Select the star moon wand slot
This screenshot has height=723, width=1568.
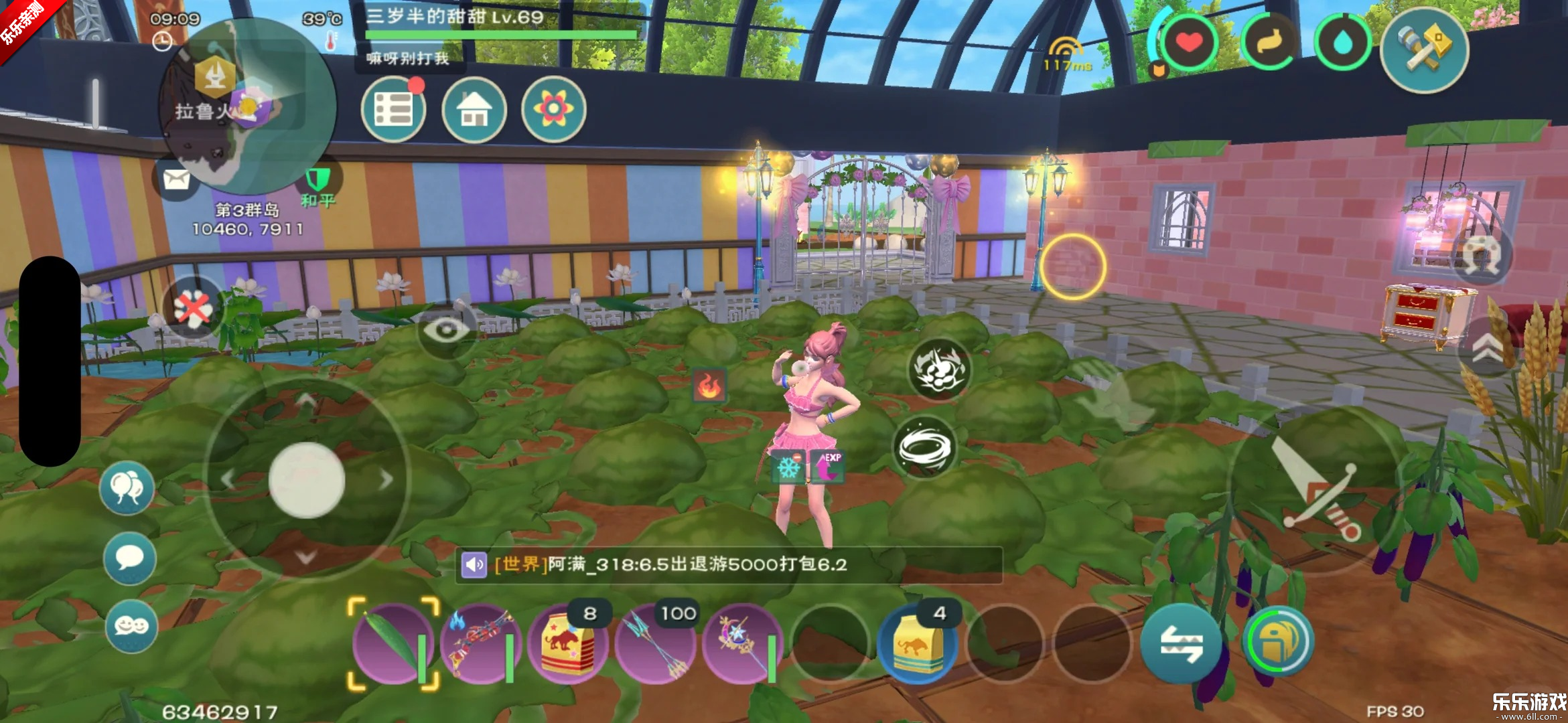point(742,644)
